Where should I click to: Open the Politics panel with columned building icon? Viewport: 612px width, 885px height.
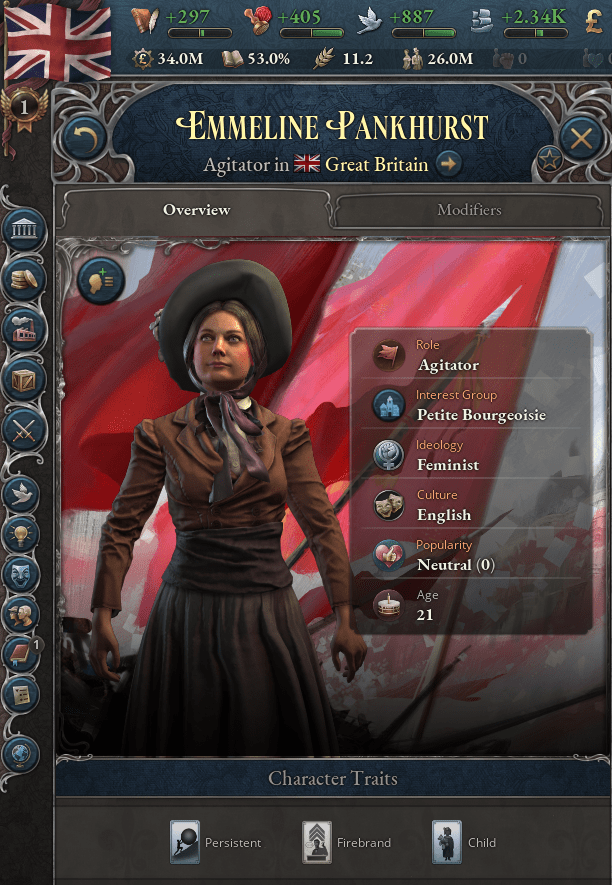click(24, 230)
